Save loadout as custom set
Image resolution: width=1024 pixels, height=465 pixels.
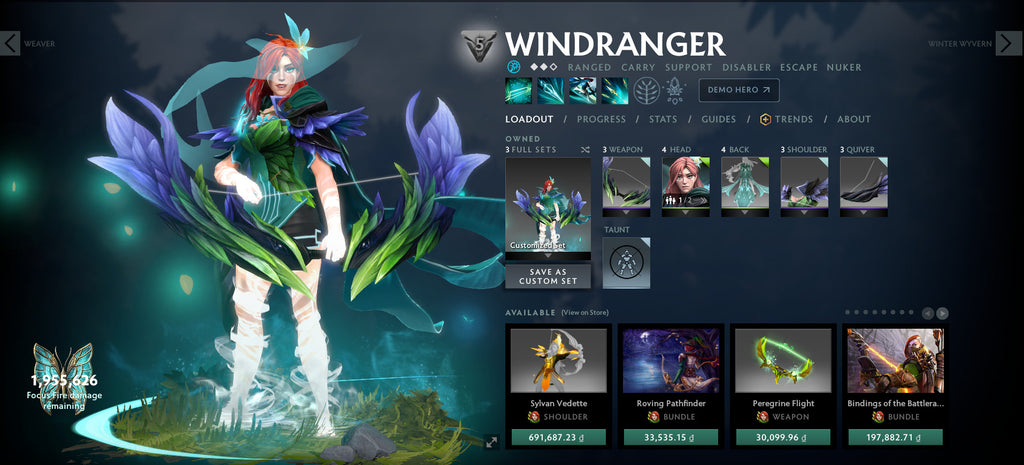[547, 276]
